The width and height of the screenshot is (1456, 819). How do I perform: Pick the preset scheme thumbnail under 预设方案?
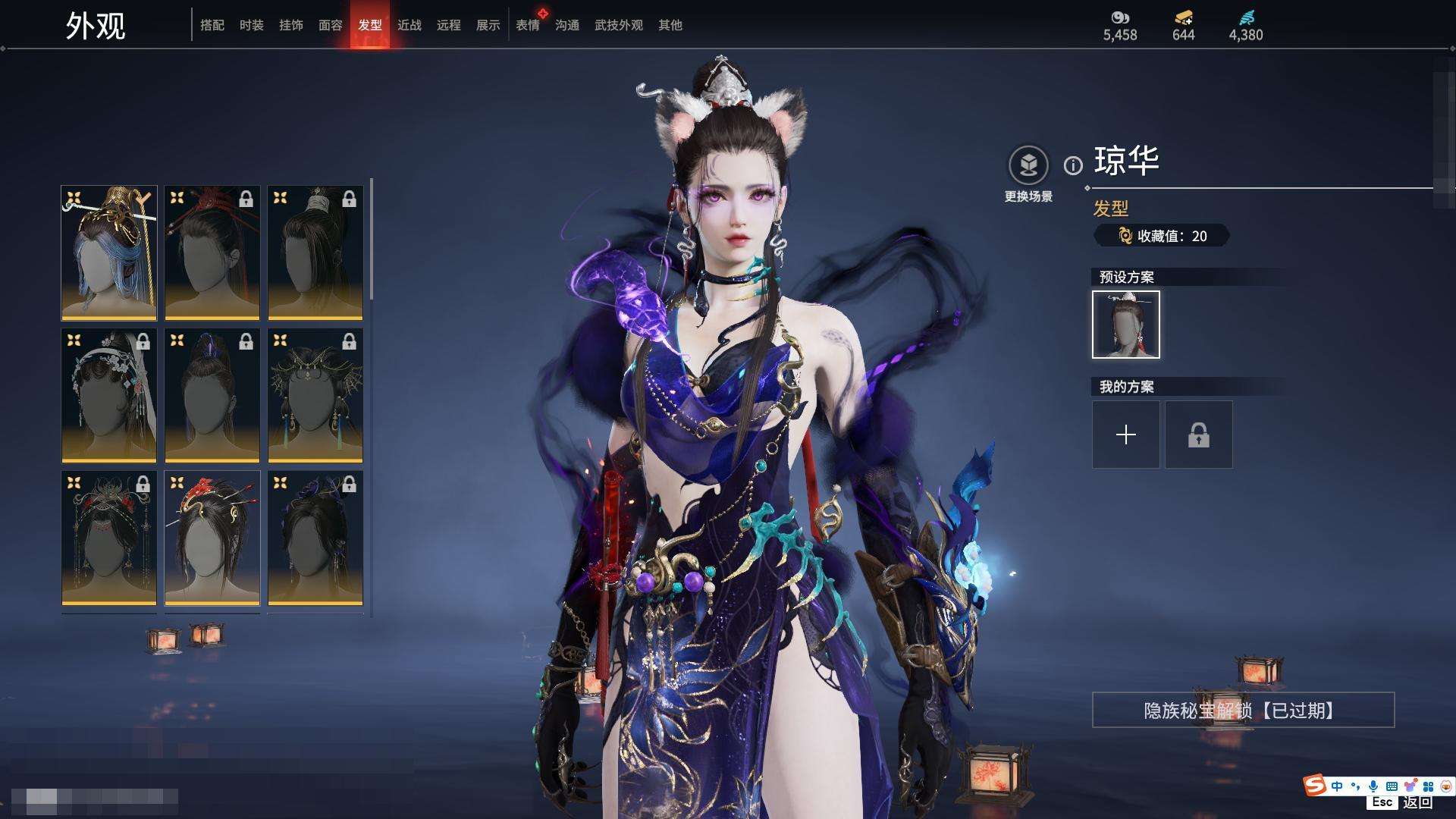point(1126,325)
